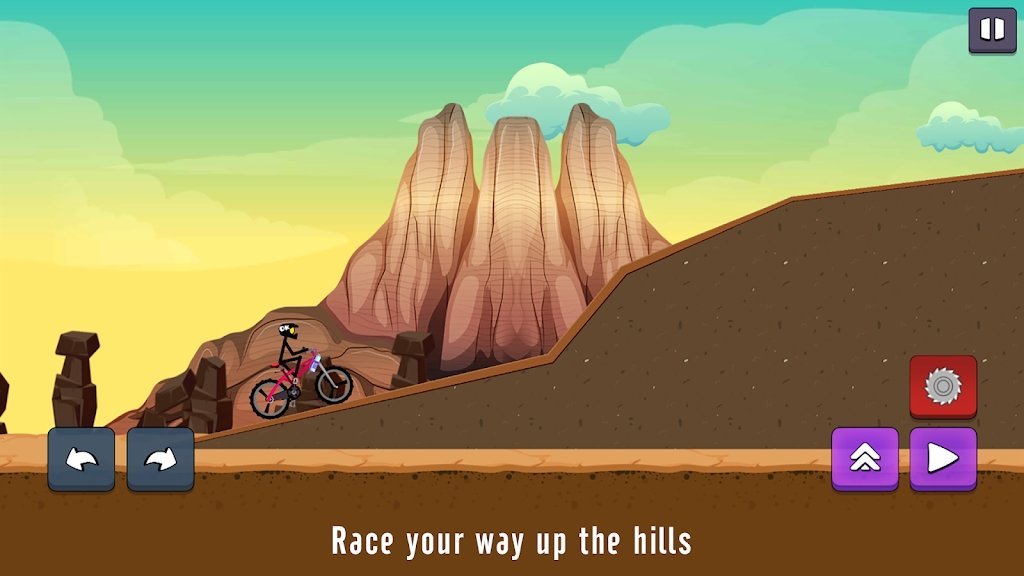1024x576 pixels.
Task: Accelerate with the purple play-arrow button
Action: pyautogui.click(x=942, y=458)
